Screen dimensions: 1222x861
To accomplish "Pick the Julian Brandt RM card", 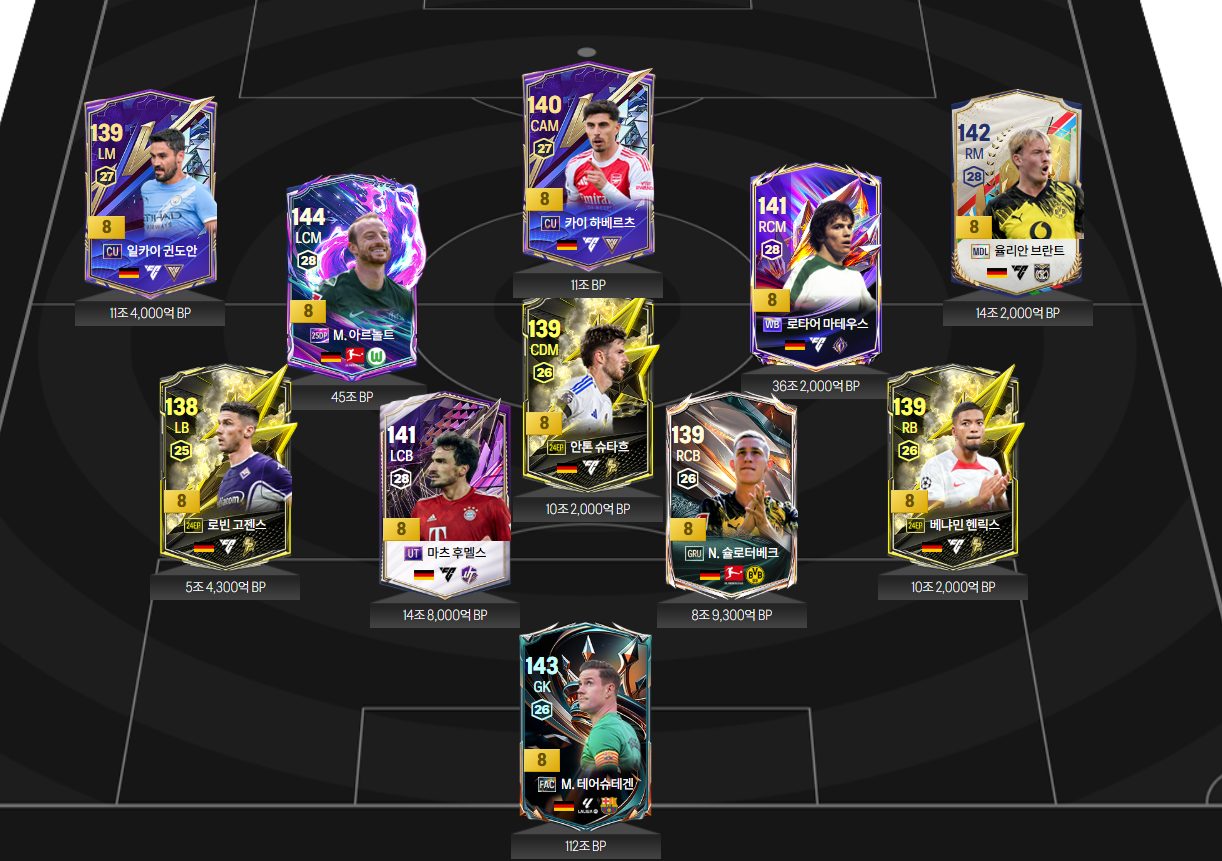I will tap(1017, 195).
